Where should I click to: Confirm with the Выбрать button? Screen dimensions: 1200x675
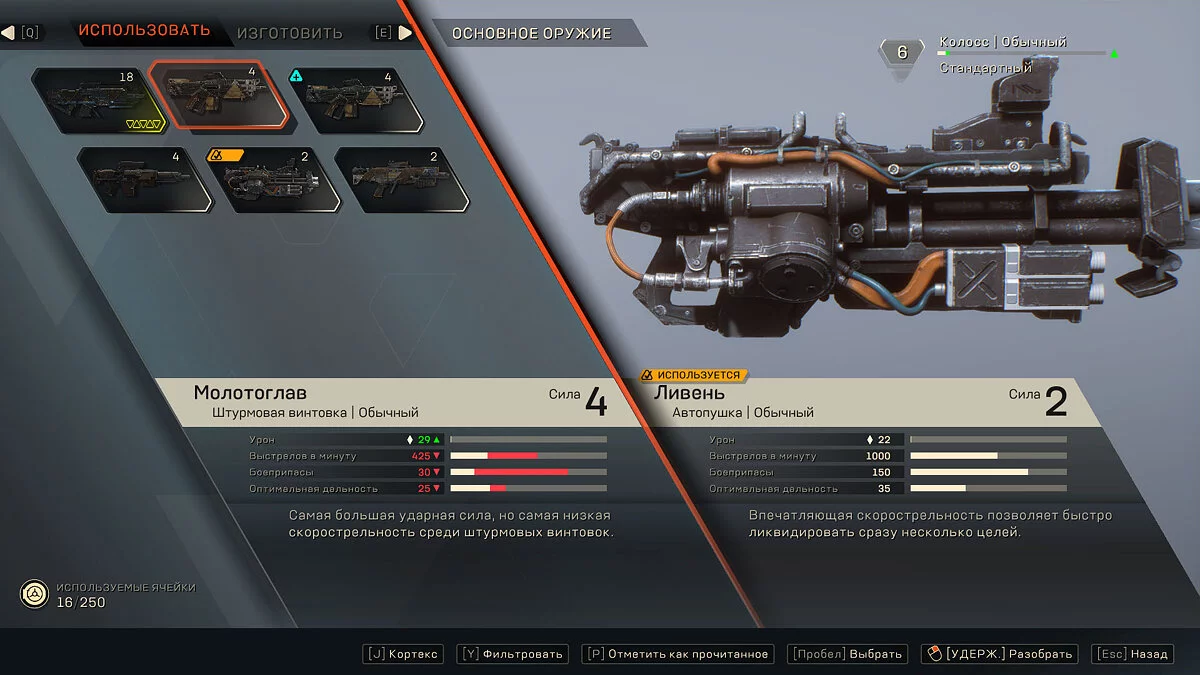tap(849, 654)
